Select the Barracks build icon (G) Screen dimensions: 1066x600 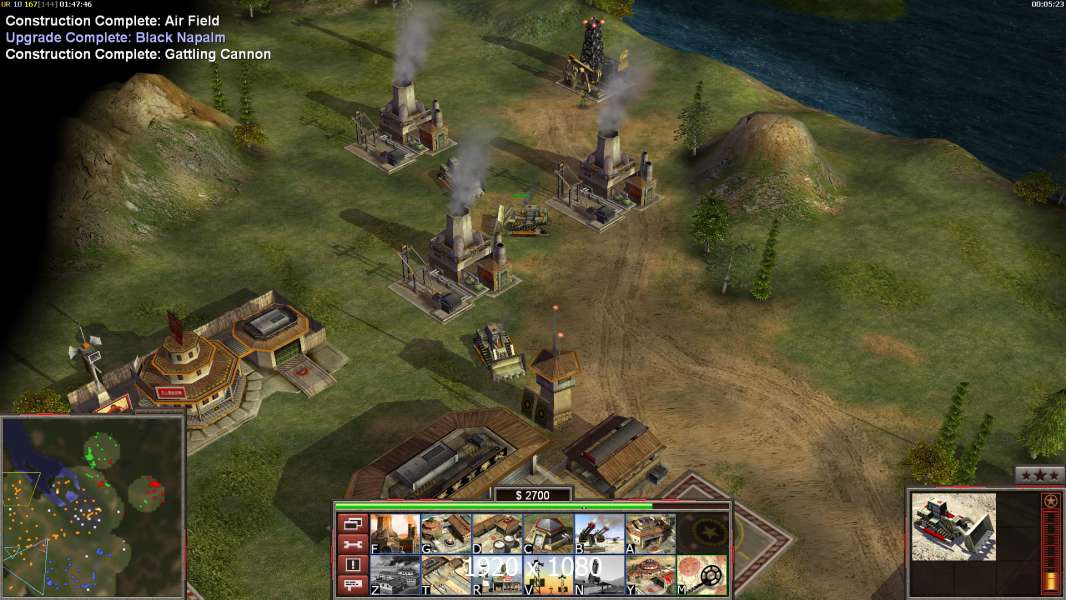[x=445, y=533]
